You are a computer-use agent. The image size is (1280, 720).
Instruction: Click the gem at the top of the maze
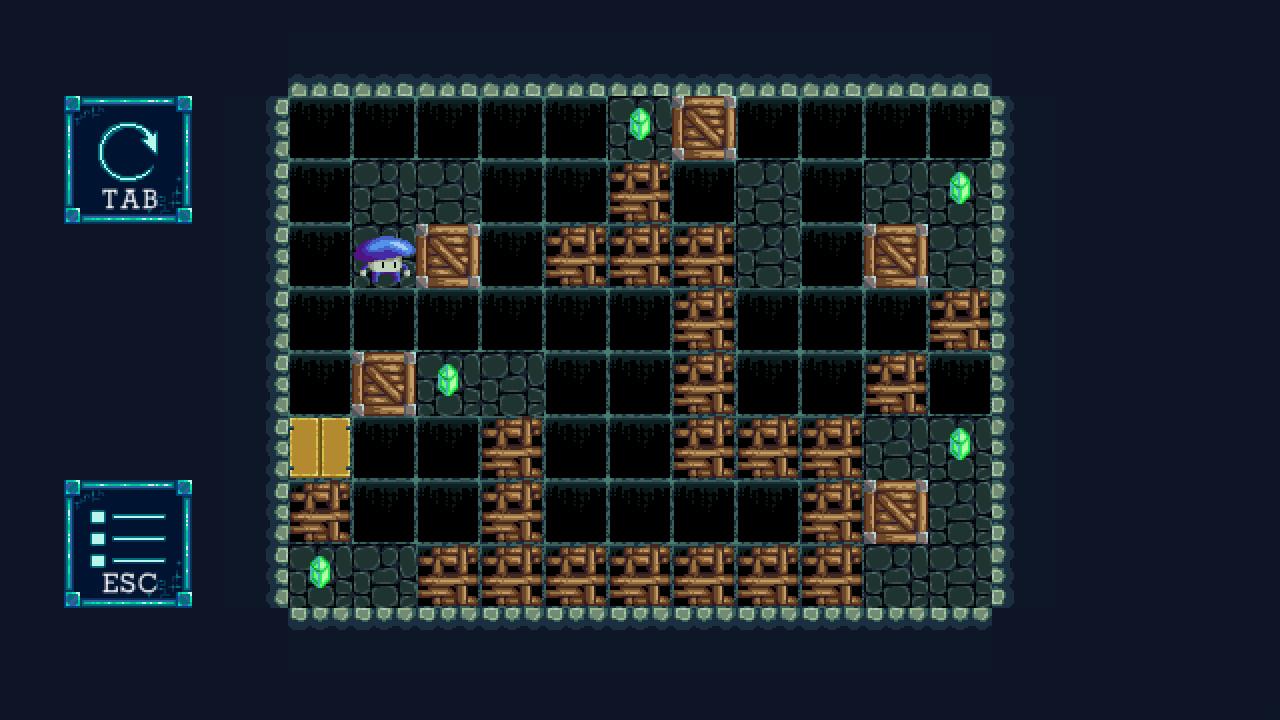coord(639,123)
